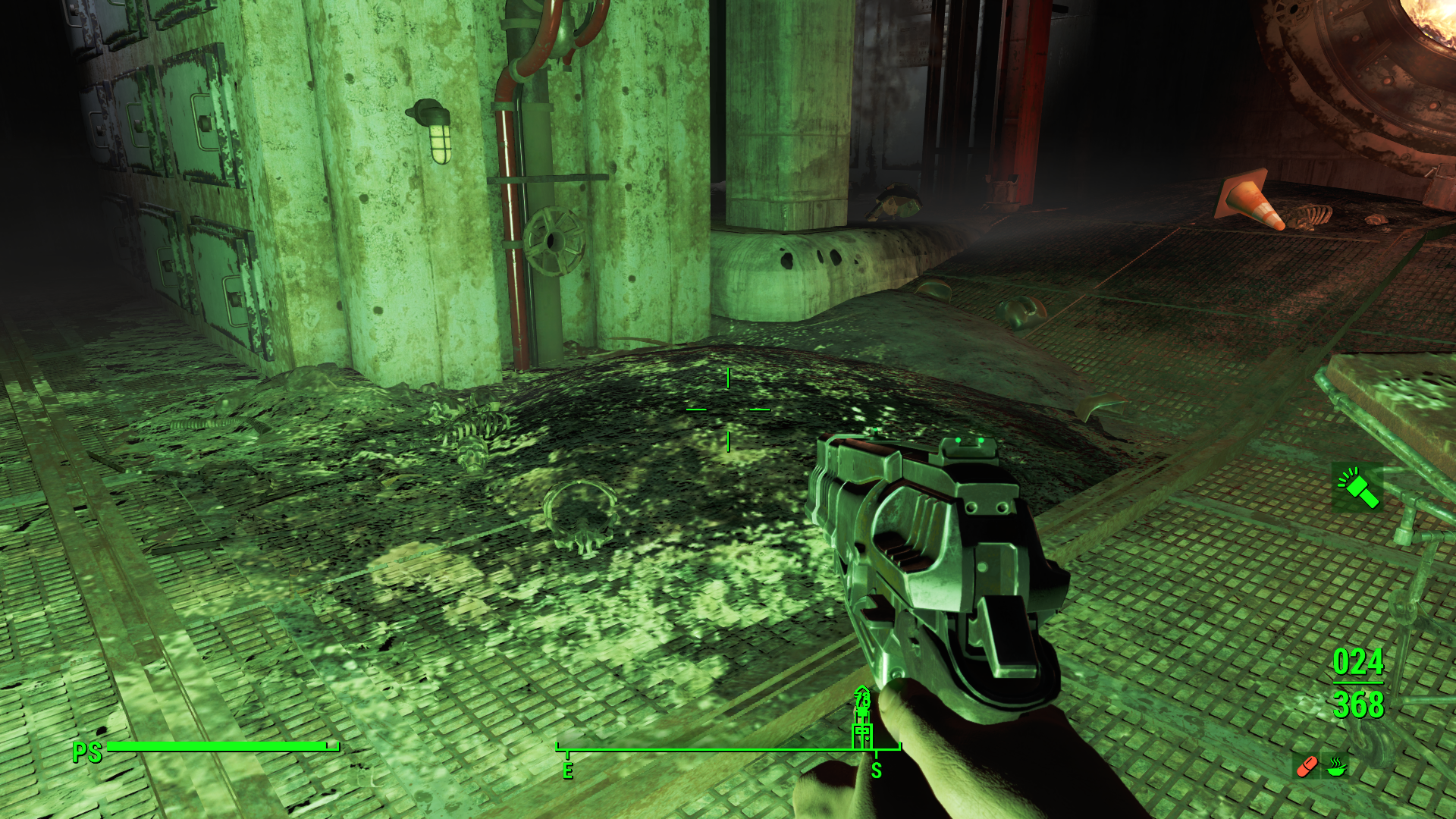Select the steaming food bowl icon
Image resolution: width=1456 pixels, height=819 pixels.
point(1336,767)
